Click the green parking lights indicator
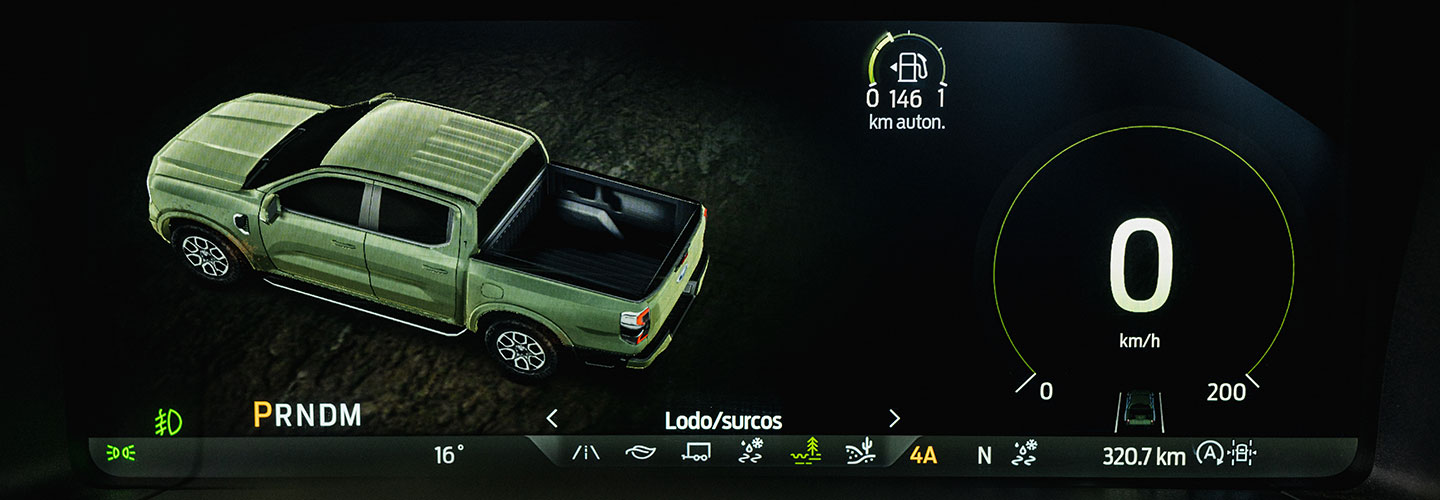1440x500 pixels. point(121,455)
